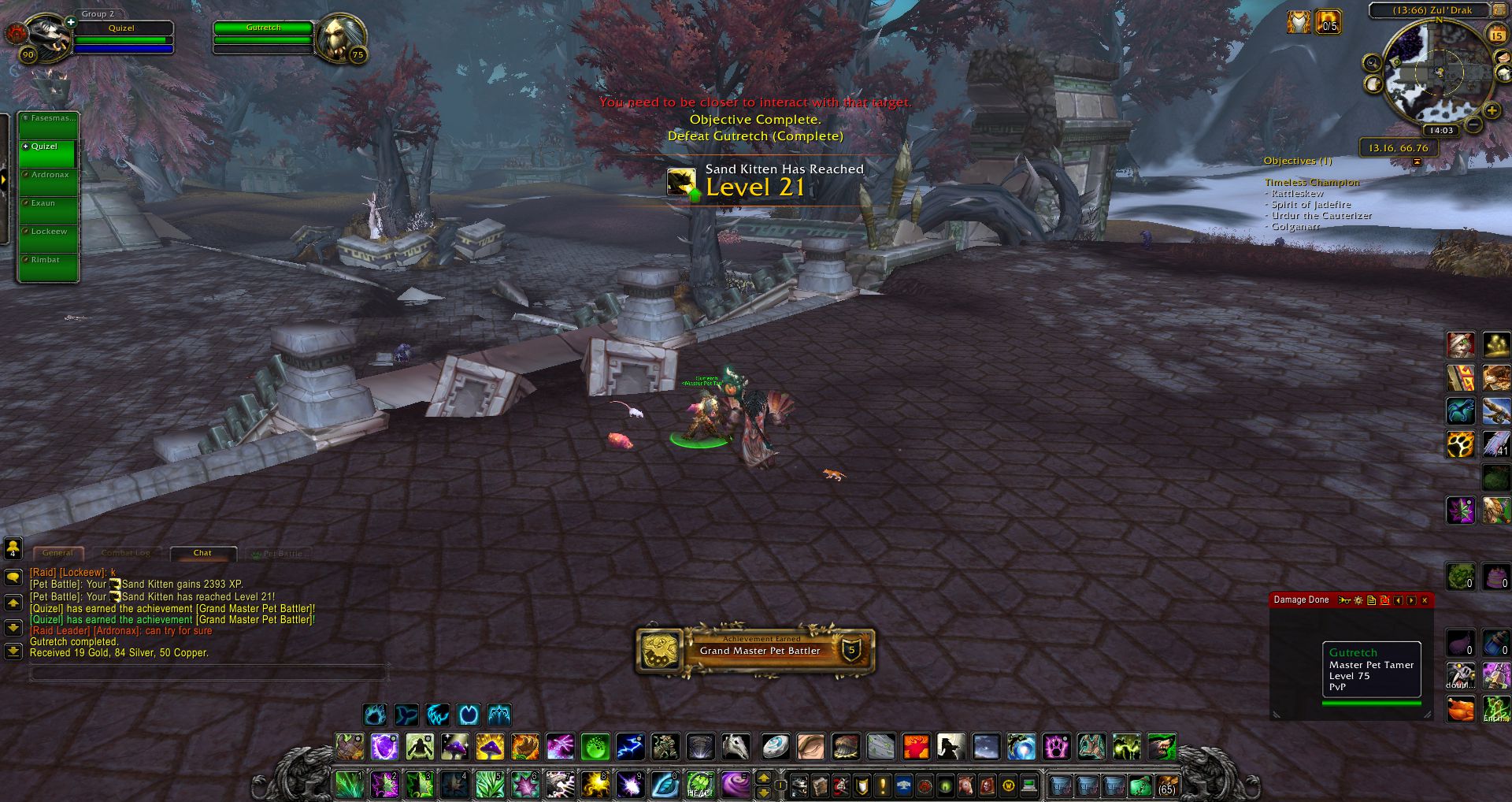Cast the HEAL labeled action bar ability
This screenshot has height=802, width=1512.
click(699, 785)
